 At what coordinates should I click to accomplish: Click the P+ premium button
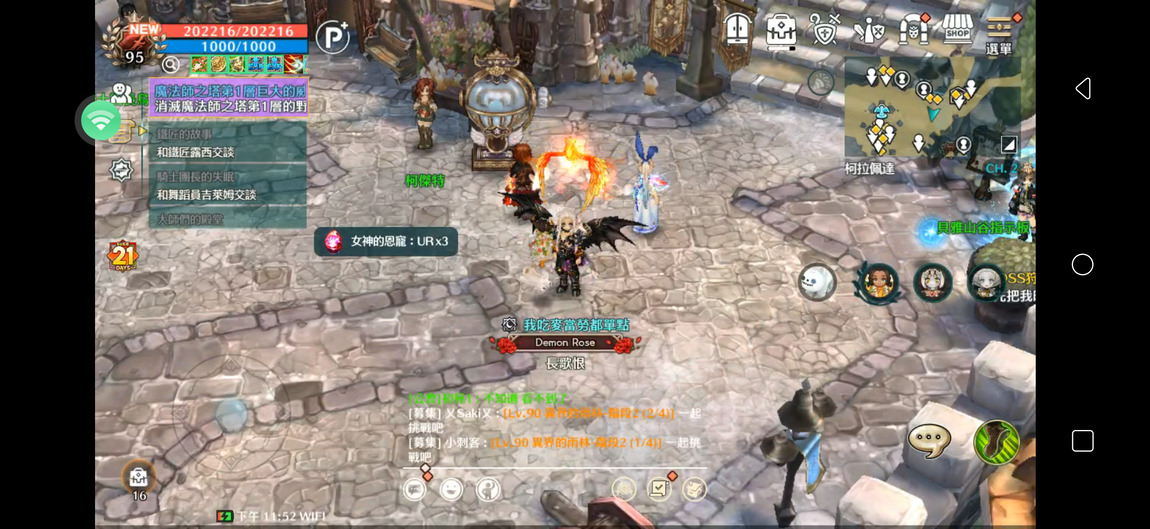pos(332,38)
